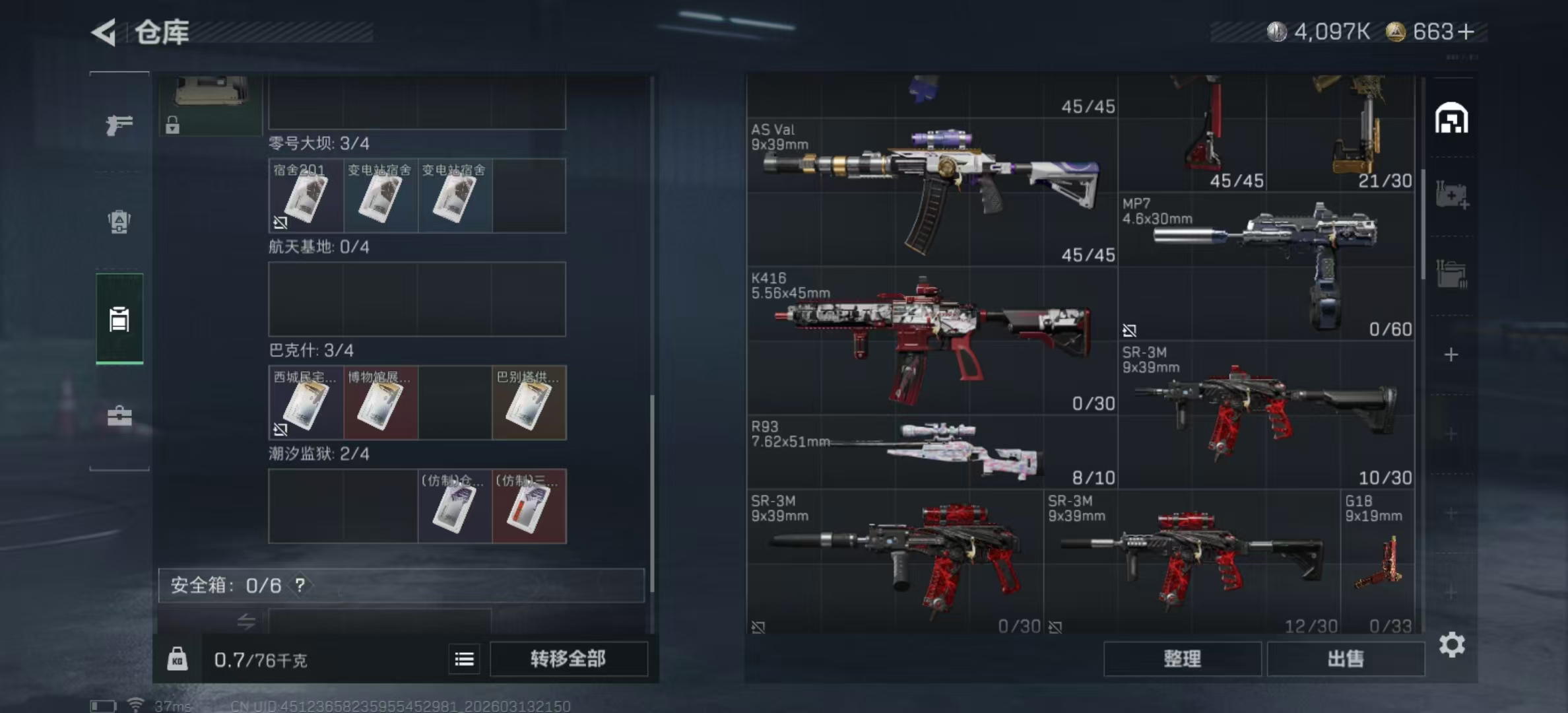Click the 安全箱 question mark help
1568x713 pixels.
coord(300,585)
